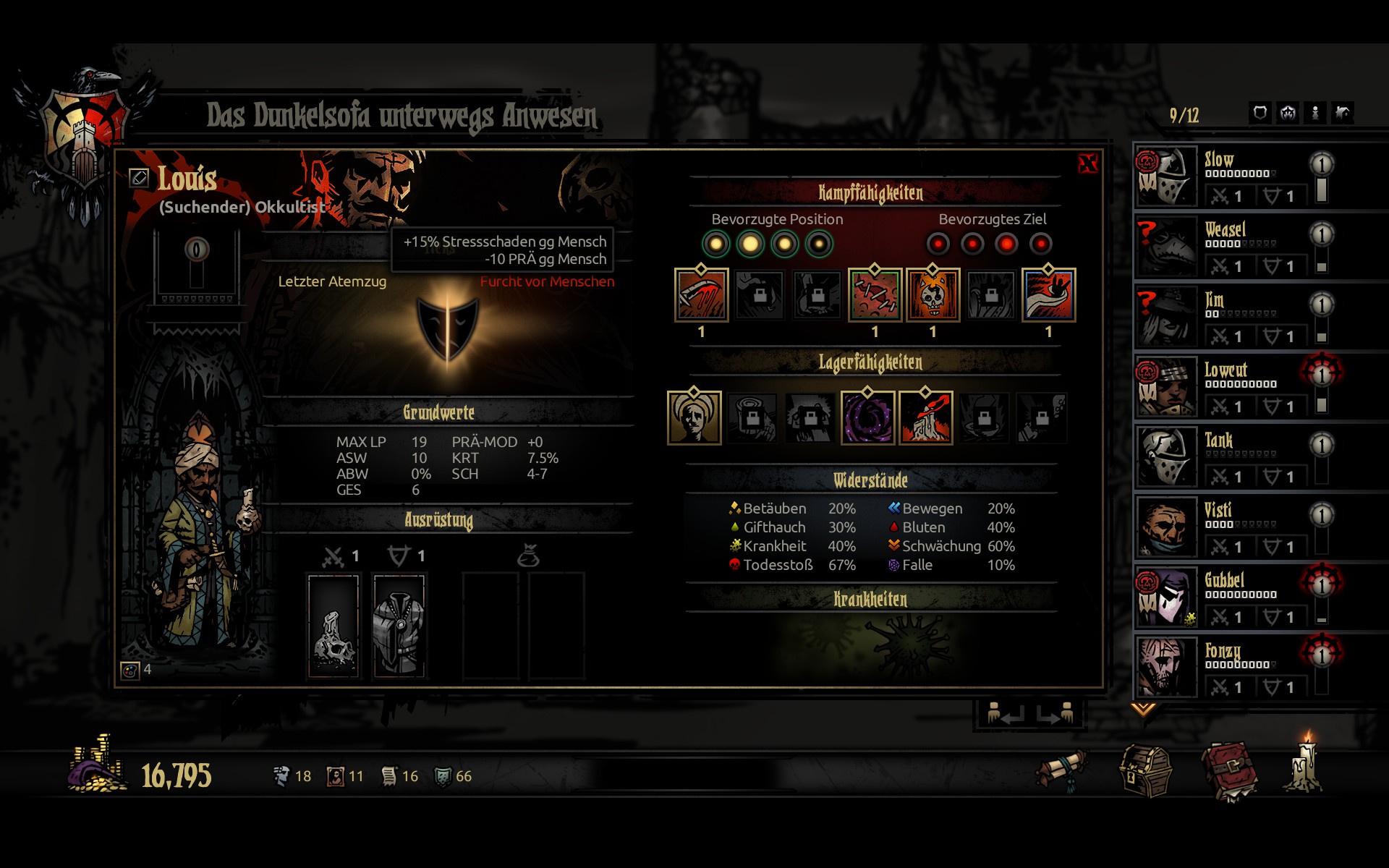The width and height of the screenshot is (1389, 868).
Task: Edit the hero name Louis
Action: pyautogui.click(x=139, y=177)
